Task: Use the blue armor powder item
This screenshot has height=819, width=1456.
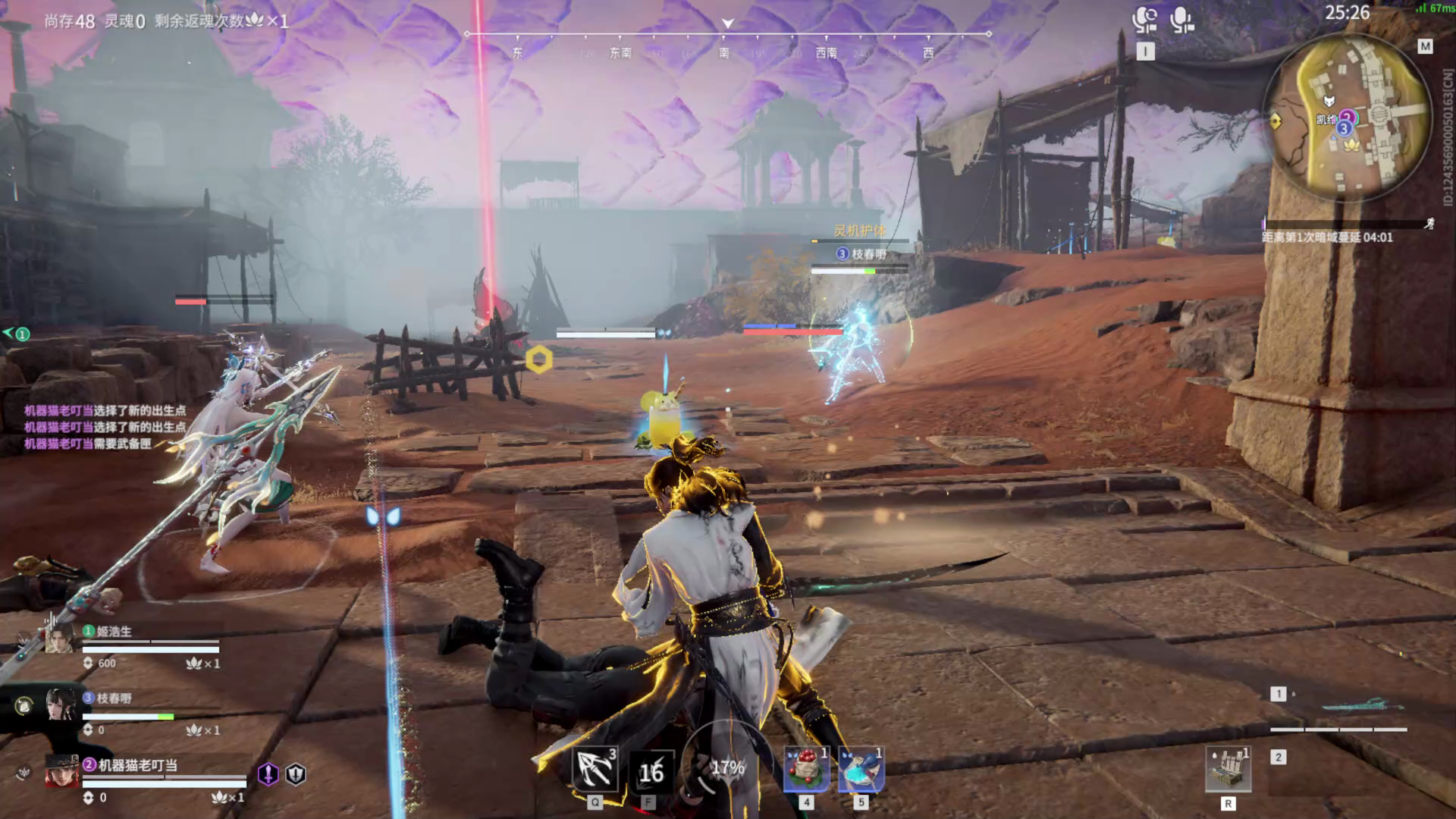Action: (x=861, y=770)
